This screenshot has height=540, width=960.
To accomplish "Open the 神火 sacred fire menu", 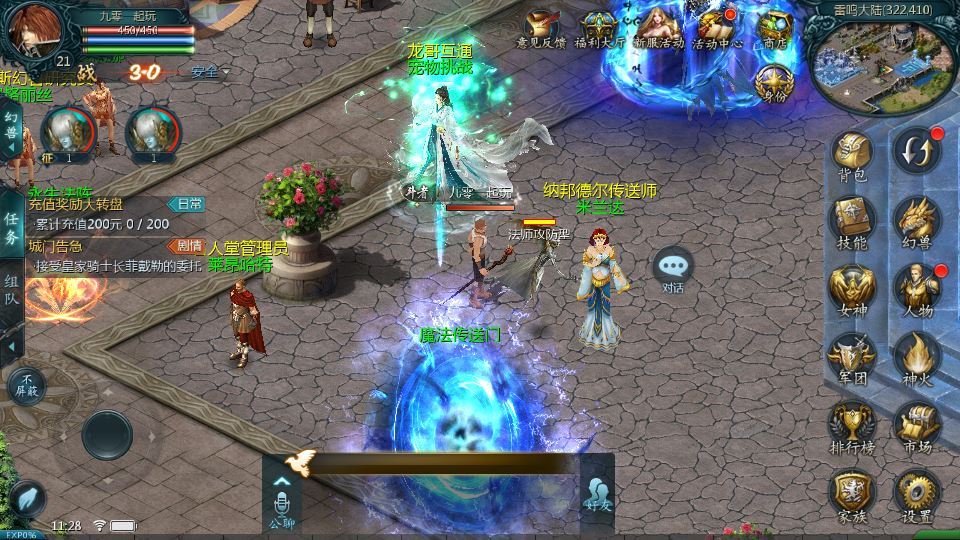I will [x=915, y=355].
